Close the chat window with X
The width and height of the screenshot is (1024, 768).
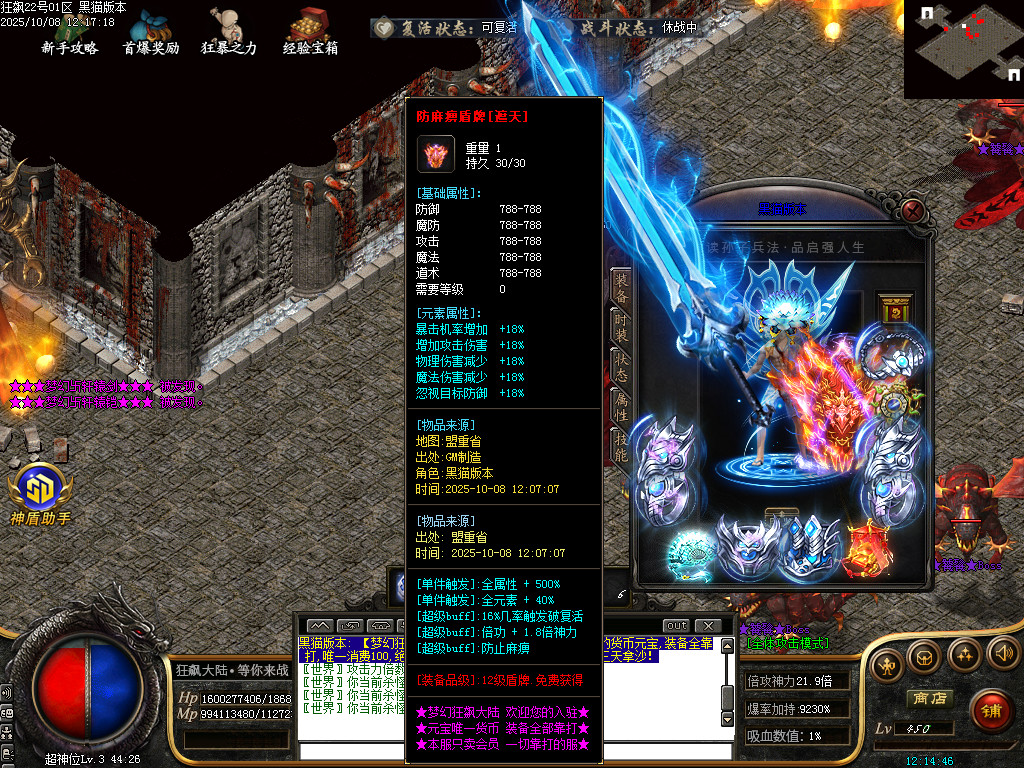(x=707, y=626)
